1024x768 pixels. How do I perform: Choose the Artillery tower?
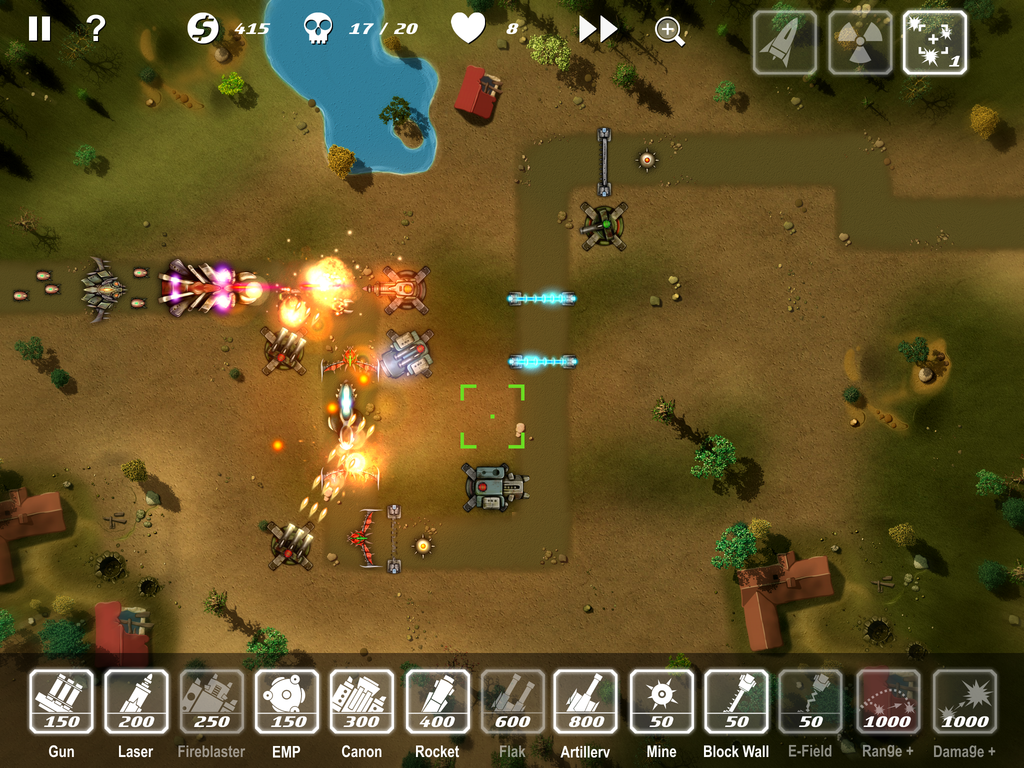[x=586, y=702]
